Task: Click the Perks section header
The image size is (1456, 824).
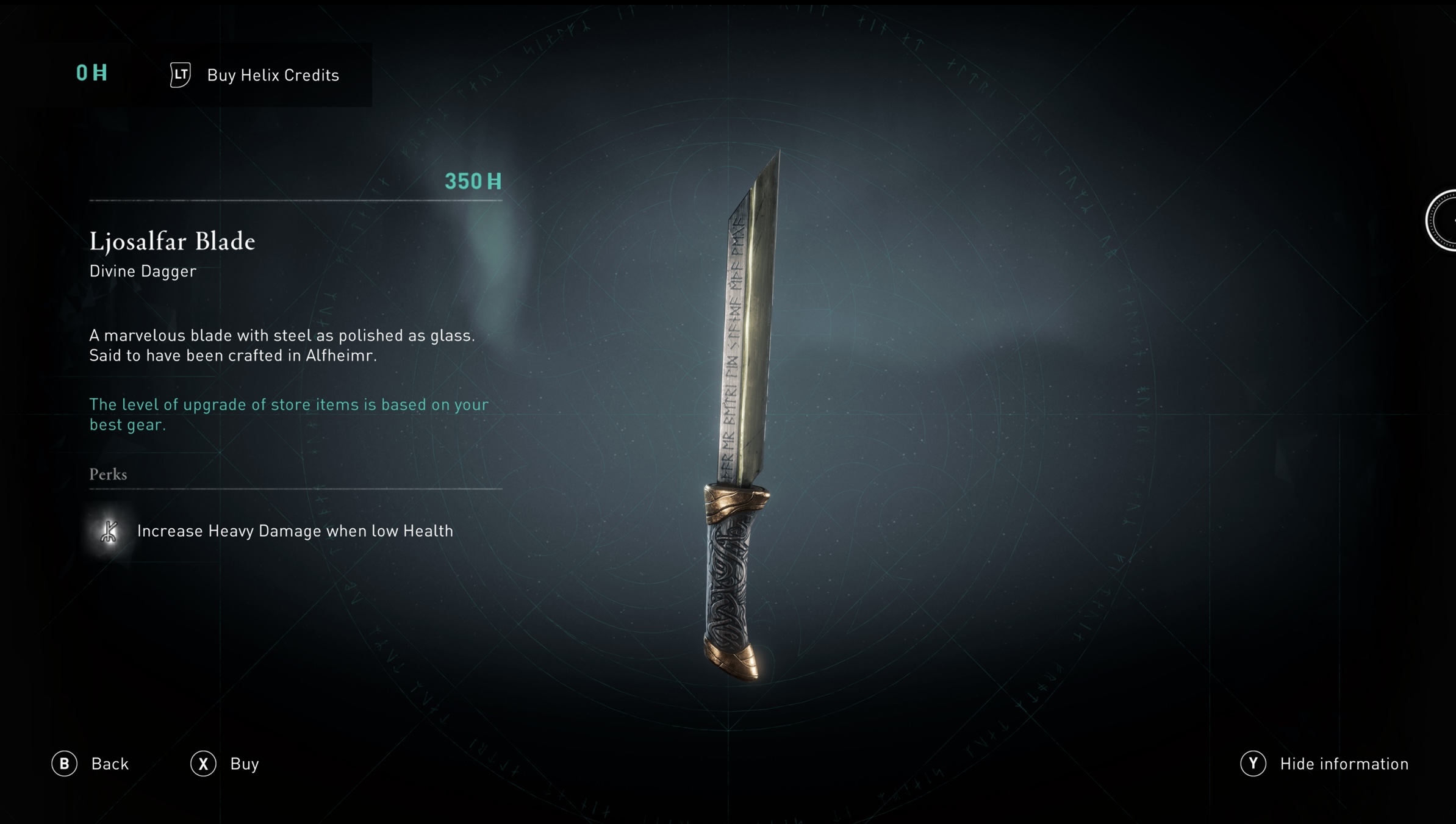Action: [x=108, y=475]
